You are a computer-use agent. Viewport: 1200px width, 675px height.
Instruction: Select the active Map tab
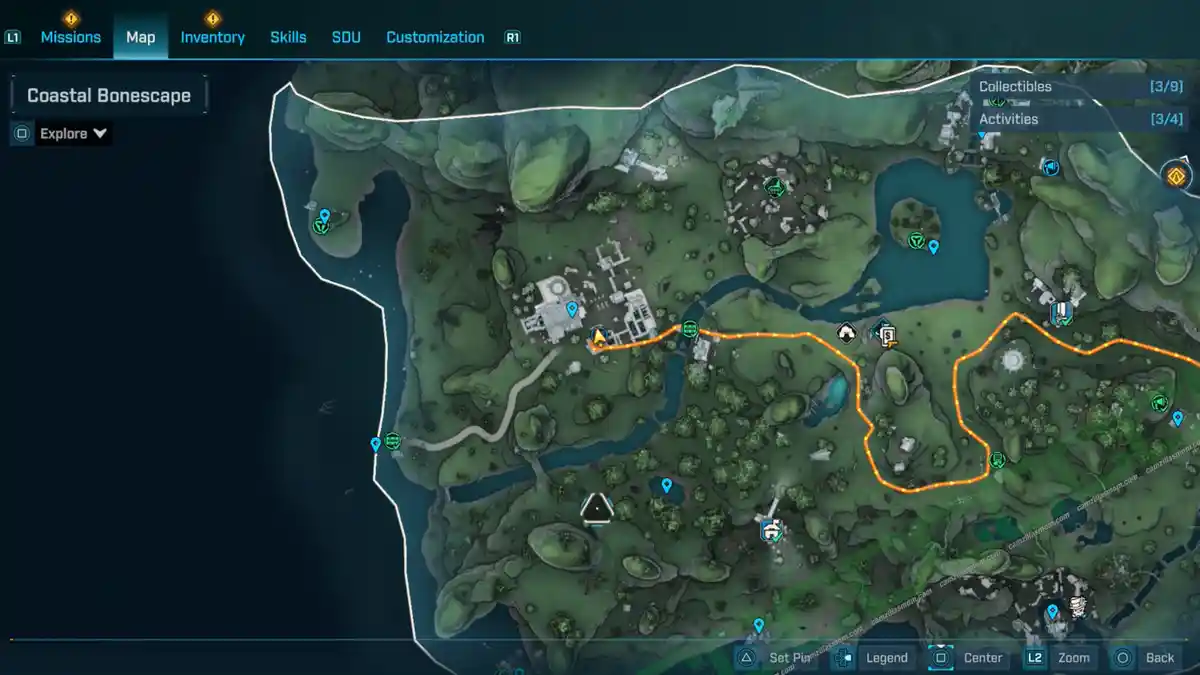coord(140,37)
